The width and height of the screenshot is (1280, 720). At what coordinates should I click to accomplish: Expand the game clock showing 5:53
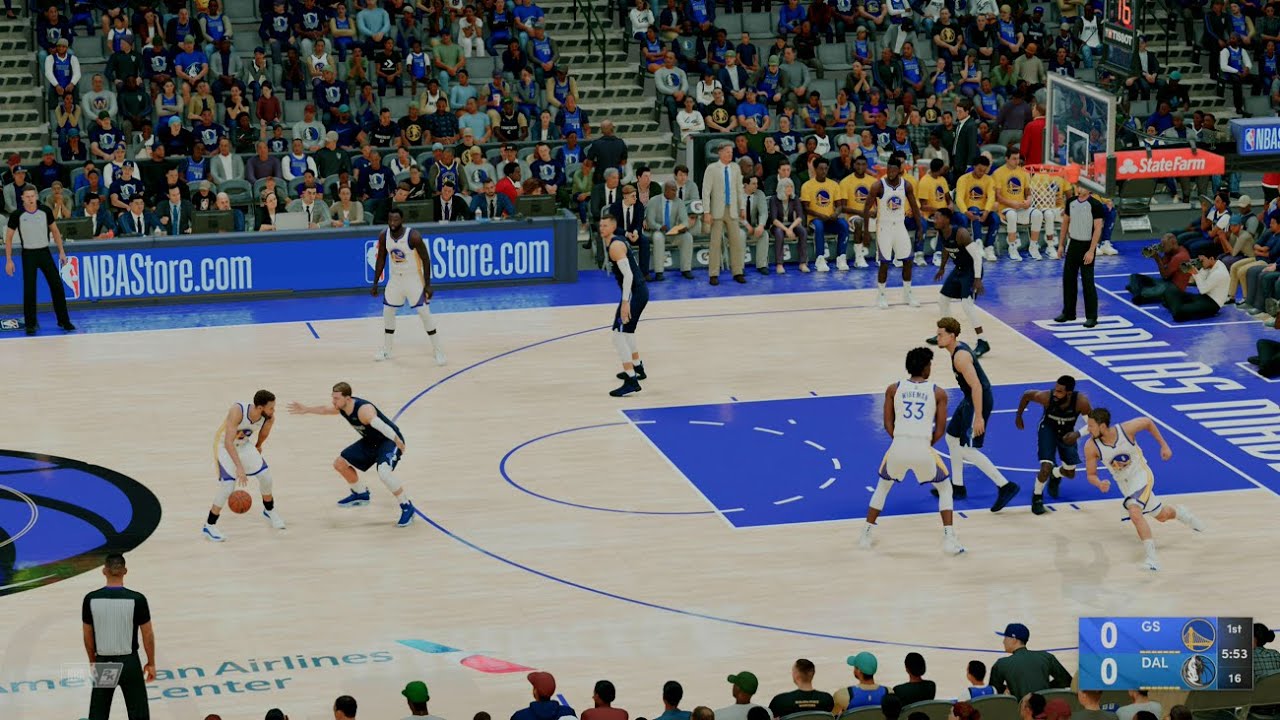(x=1235, y=653)
